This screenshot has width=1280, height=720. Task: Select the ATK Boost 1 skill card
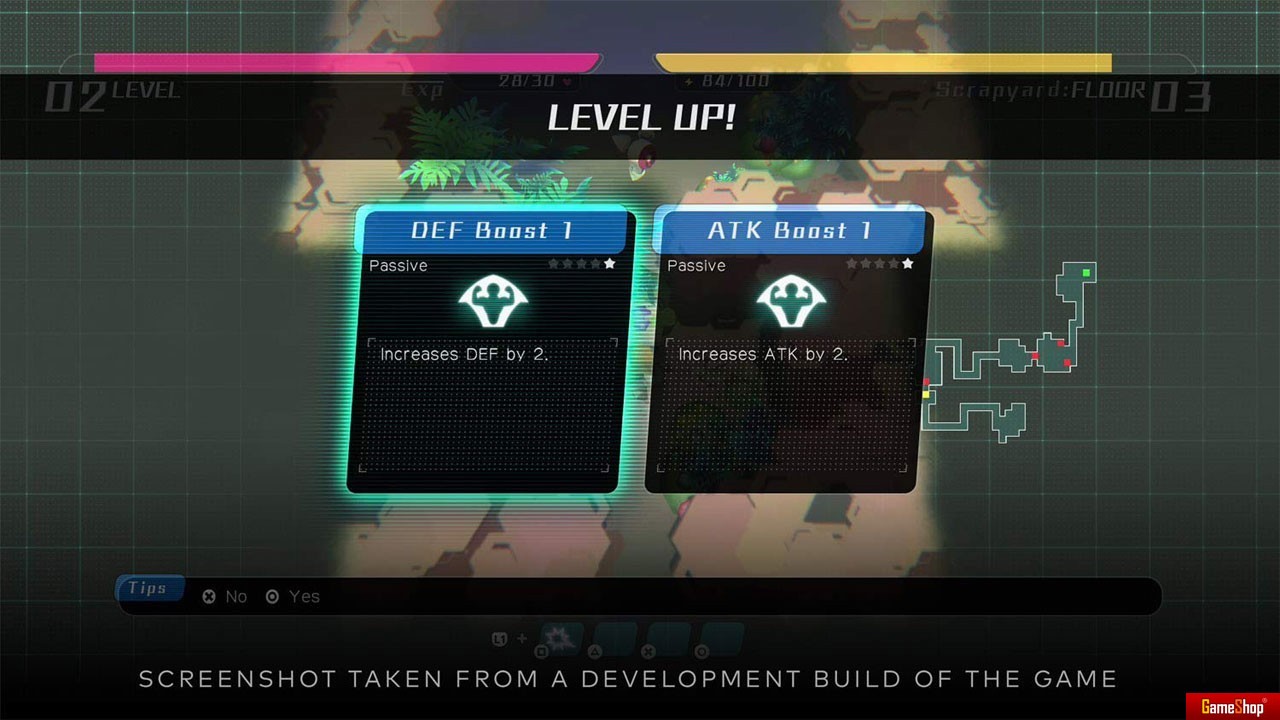(784, 350)
